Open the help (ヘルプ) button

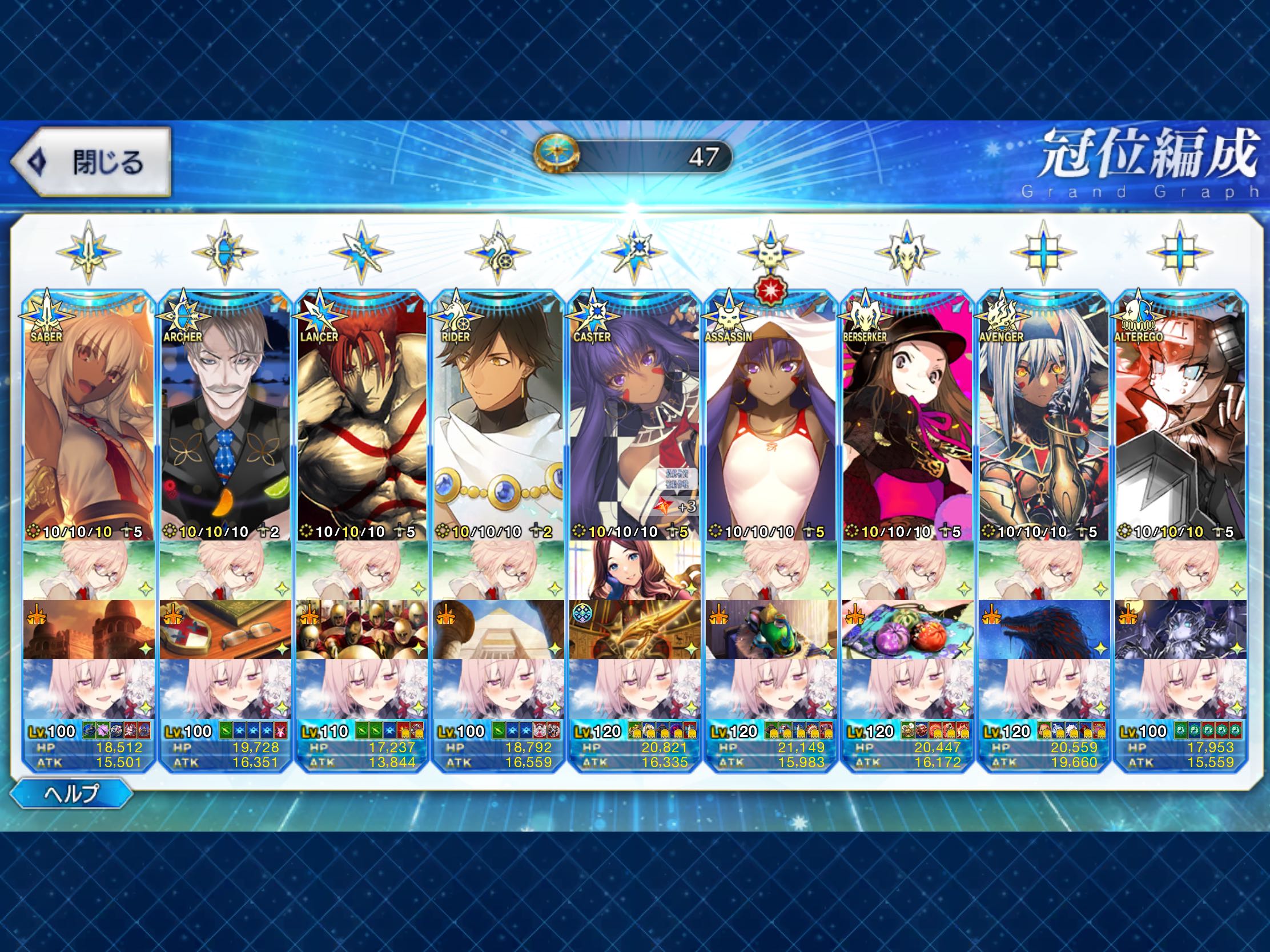coord(72,793)
